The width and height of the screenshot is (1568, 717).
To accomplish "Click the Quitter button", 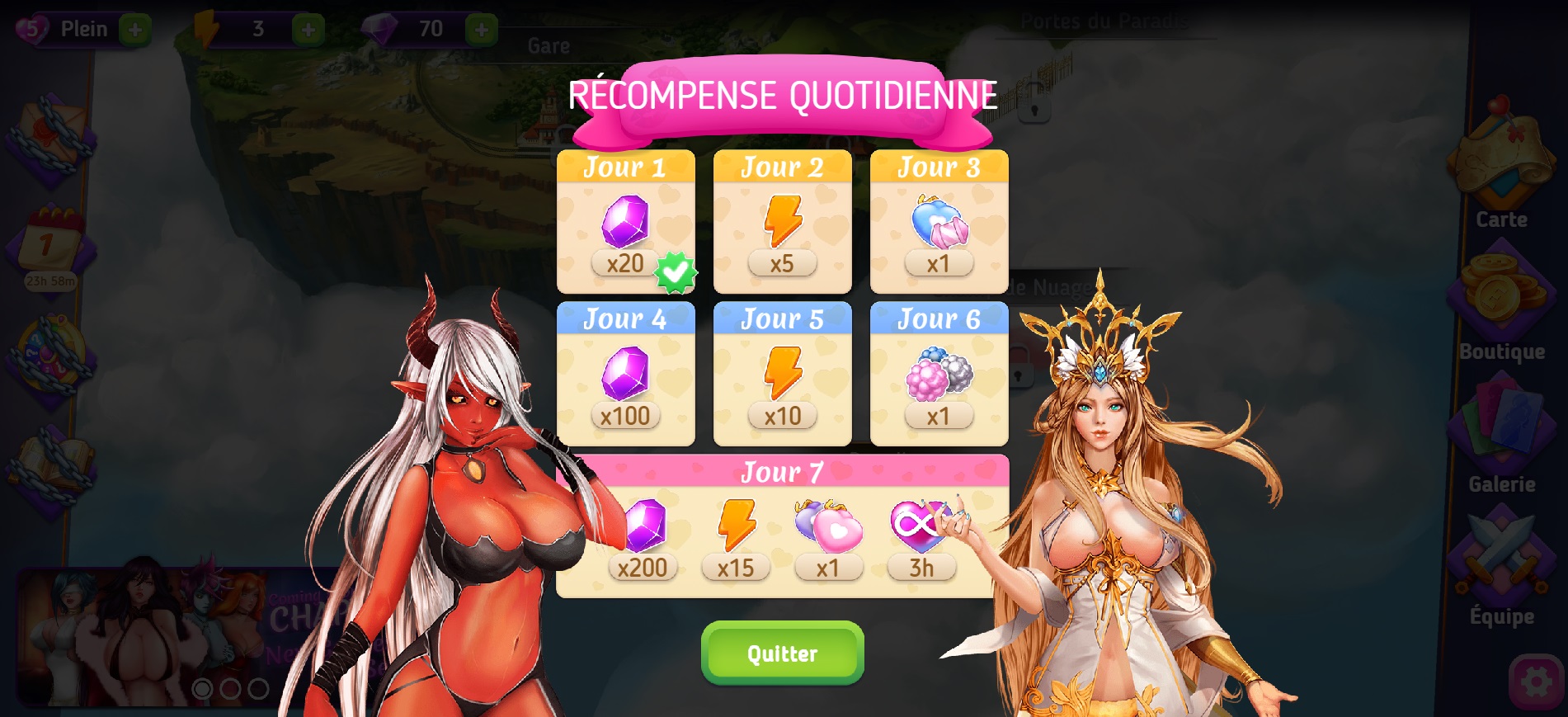I will coord(782,653).
